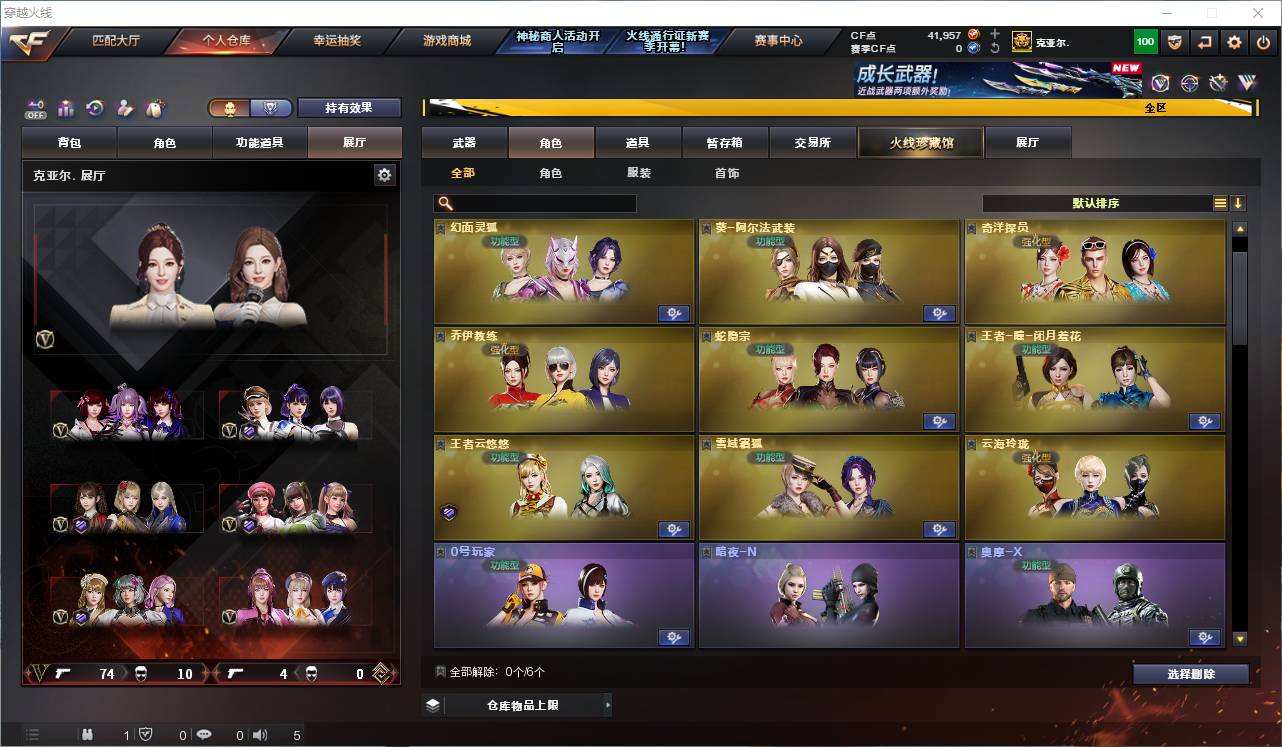1282x747 pixels.
Task: Toggle the shield view mode switch
Action: (x=269, y=107)
